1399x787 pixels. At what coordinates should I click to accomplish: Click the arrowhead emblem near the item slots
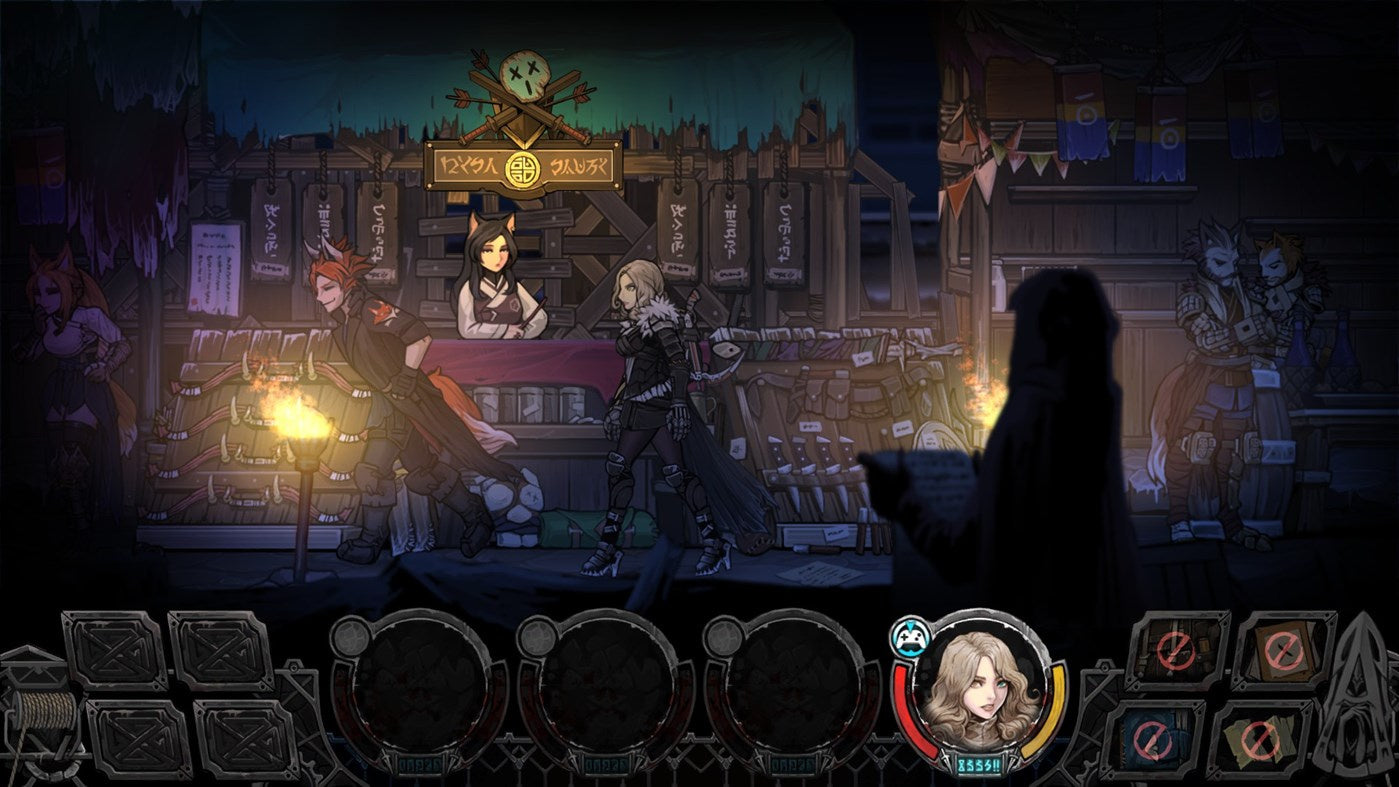[1355, 700]
